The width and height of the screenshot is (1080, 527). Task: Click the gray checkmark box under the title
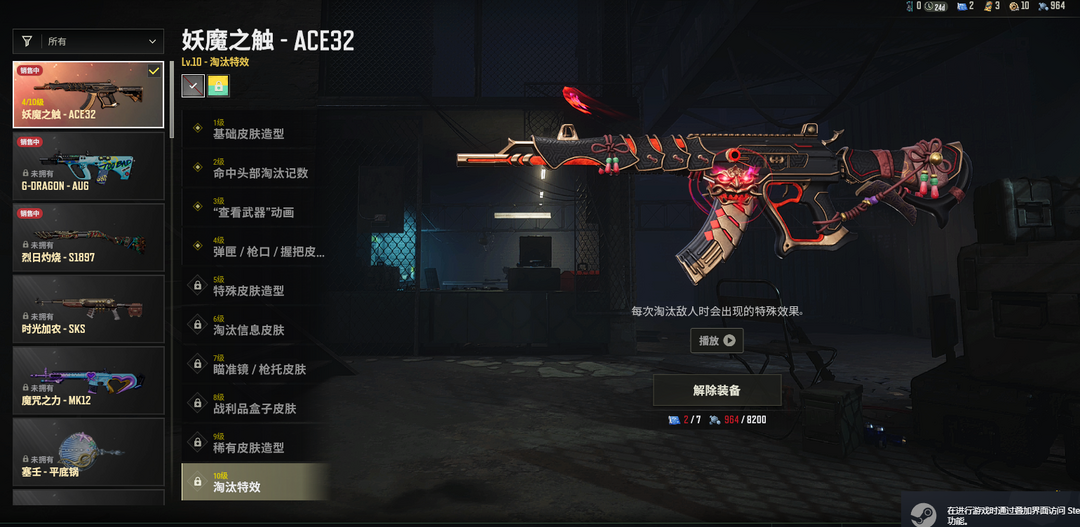tap(193, 86)
